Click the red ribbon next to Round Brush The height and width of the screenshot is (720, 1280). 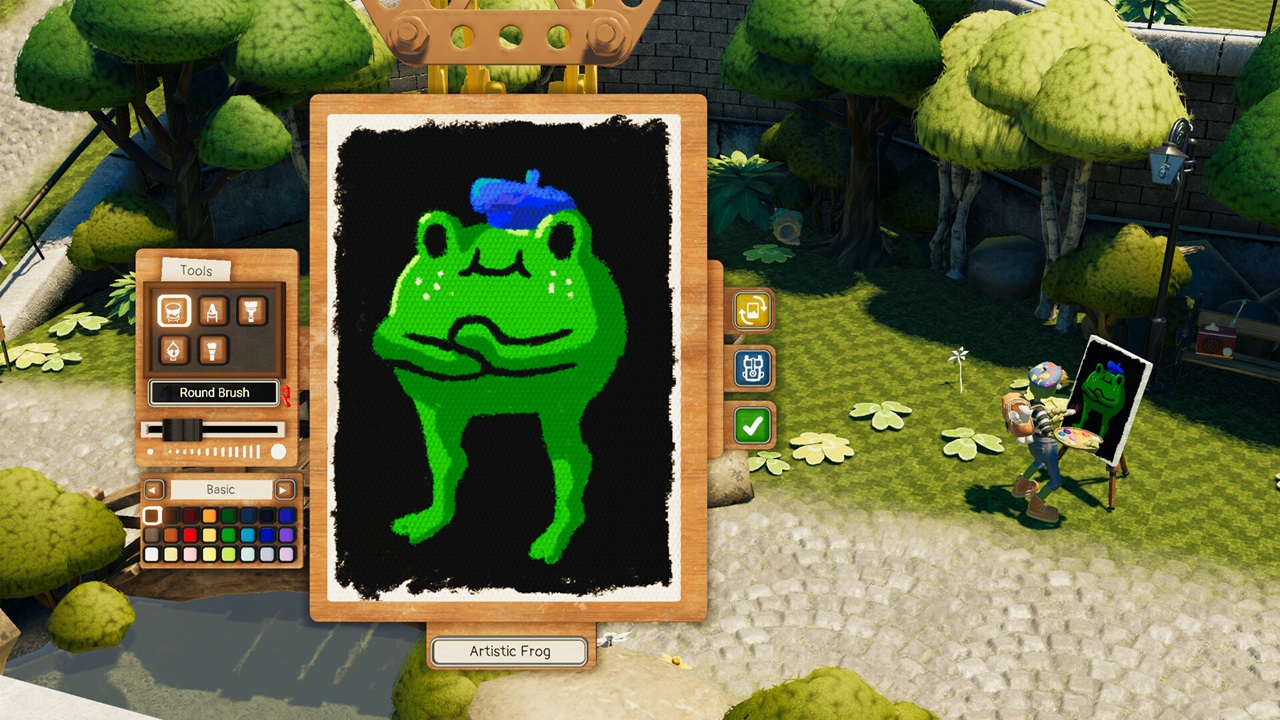click(x=288, y=393)
